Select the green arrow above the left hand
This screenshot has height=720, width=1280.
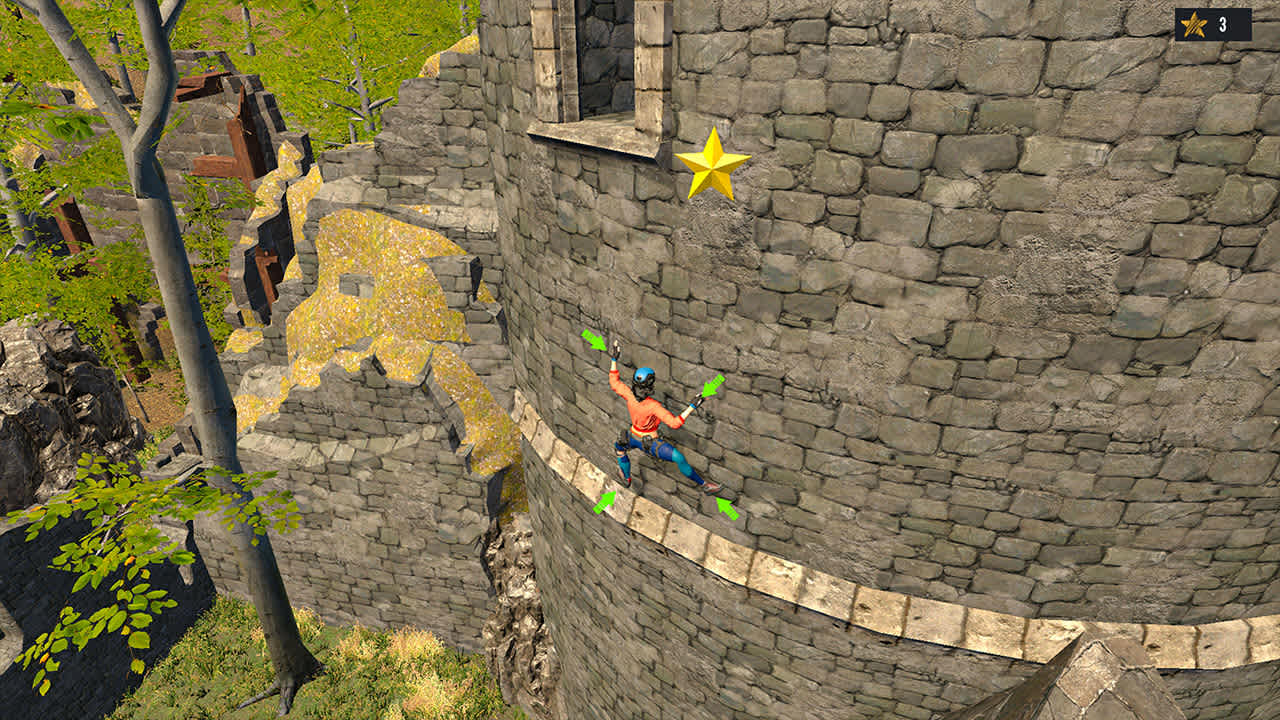(x=591, y=340)
